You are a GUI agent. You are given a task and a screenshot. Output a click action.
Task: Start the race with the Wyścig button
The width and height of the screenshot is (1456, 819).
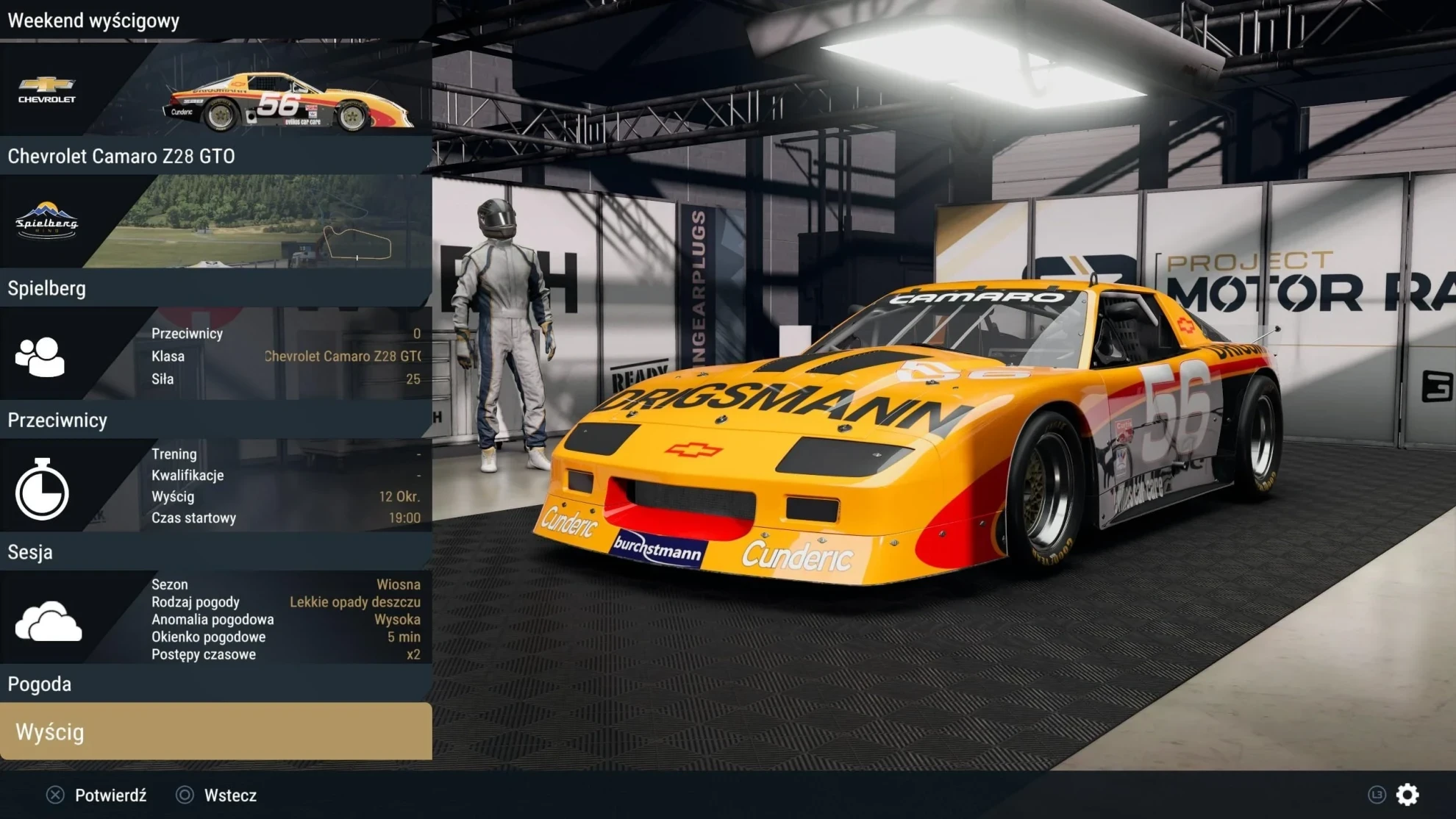point(215,732)
